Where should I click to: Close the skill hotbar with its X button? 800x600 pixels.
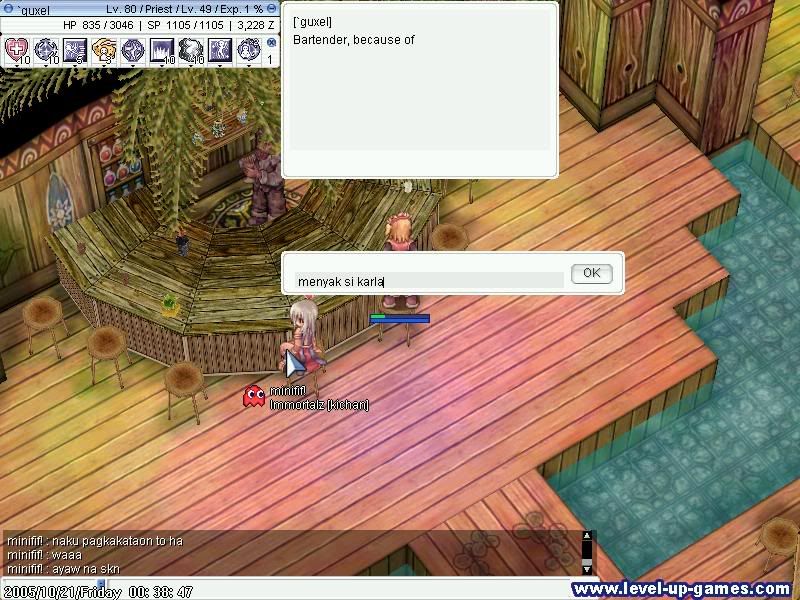click(x=271, y=43)
